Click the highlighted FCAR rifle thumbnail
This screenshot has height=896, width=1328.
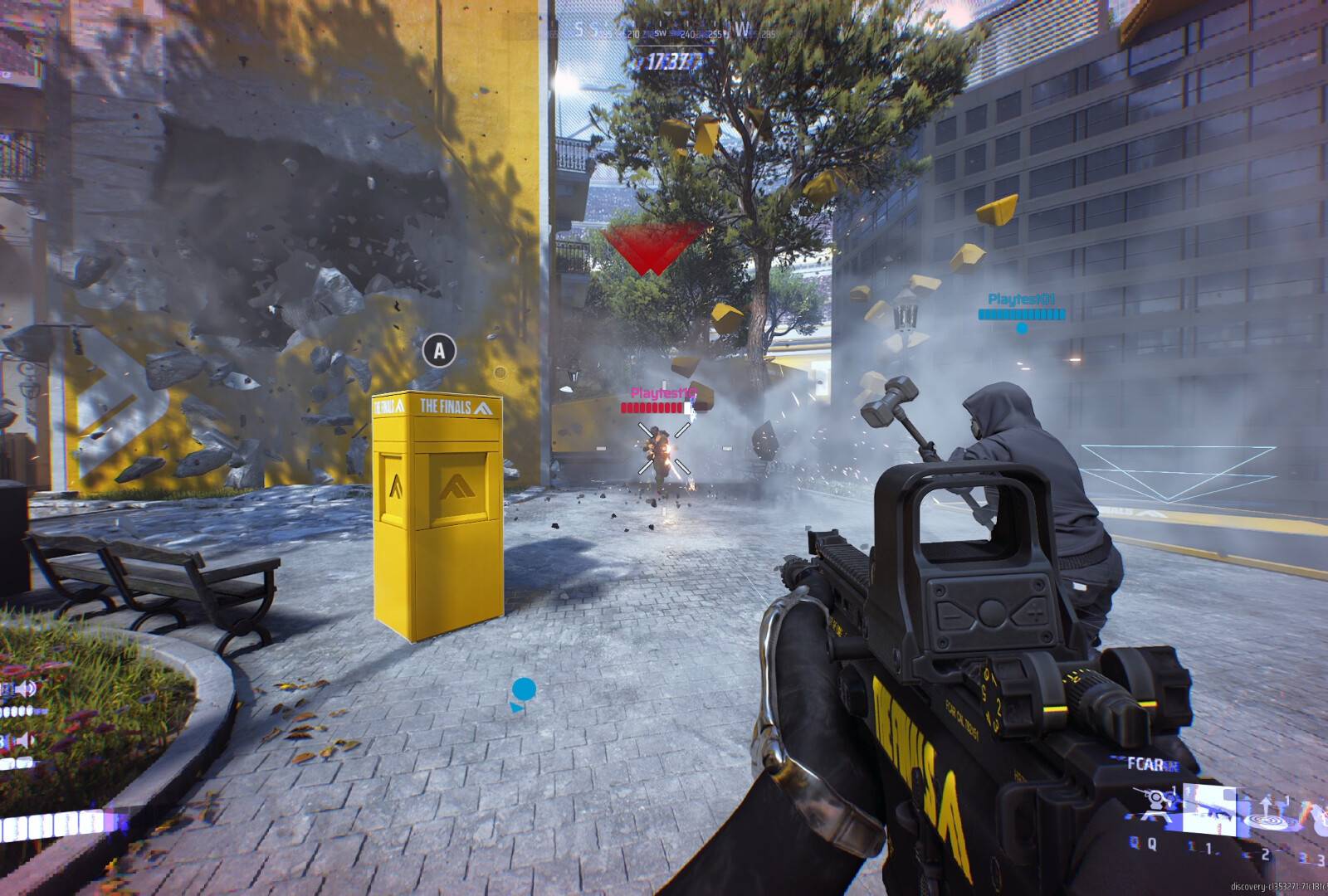(1209, 810)
